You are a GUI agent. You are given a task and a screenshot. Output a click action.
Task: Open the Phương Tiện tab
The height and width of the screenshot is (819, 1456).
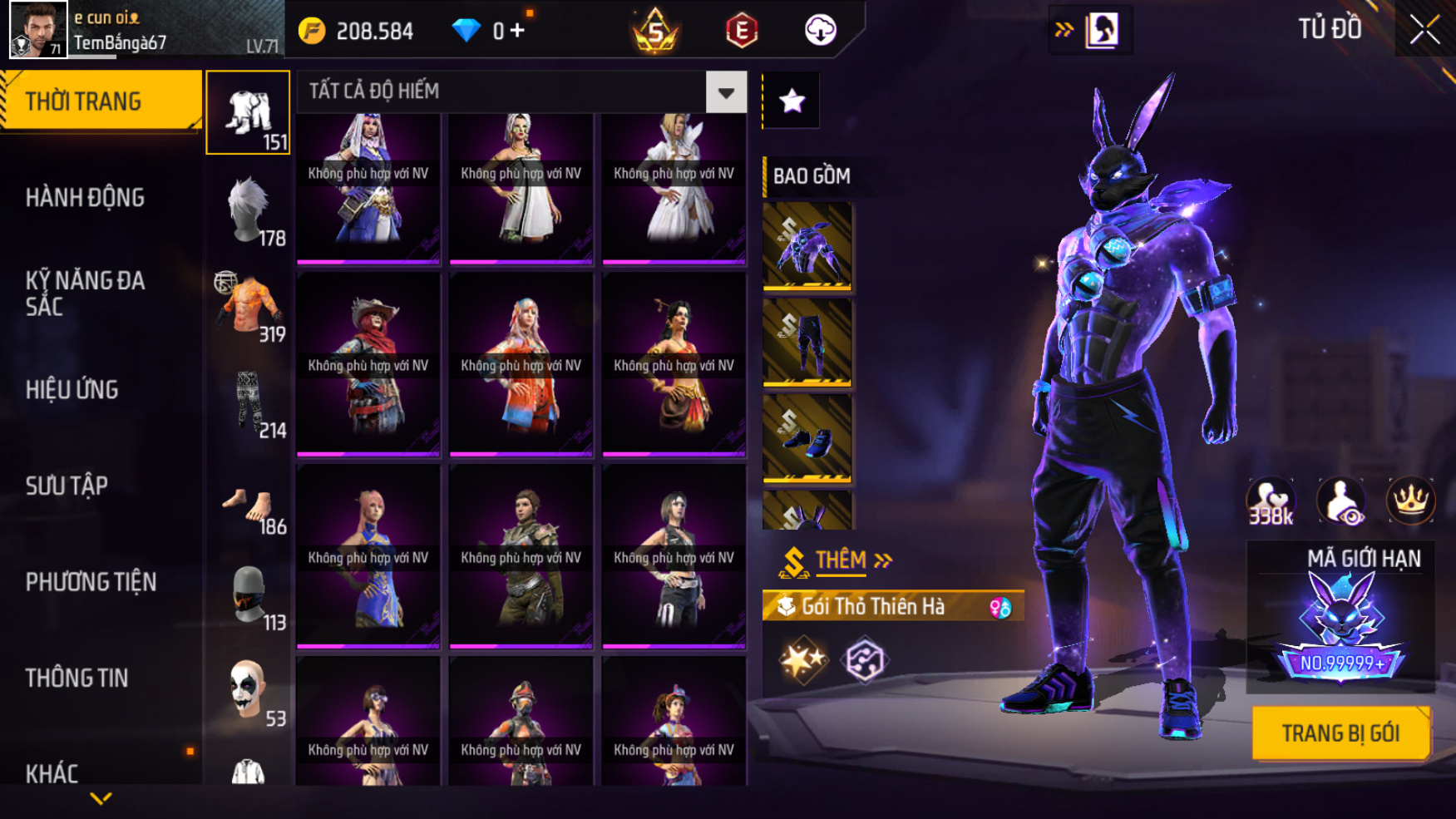click(x=91, y=582)
